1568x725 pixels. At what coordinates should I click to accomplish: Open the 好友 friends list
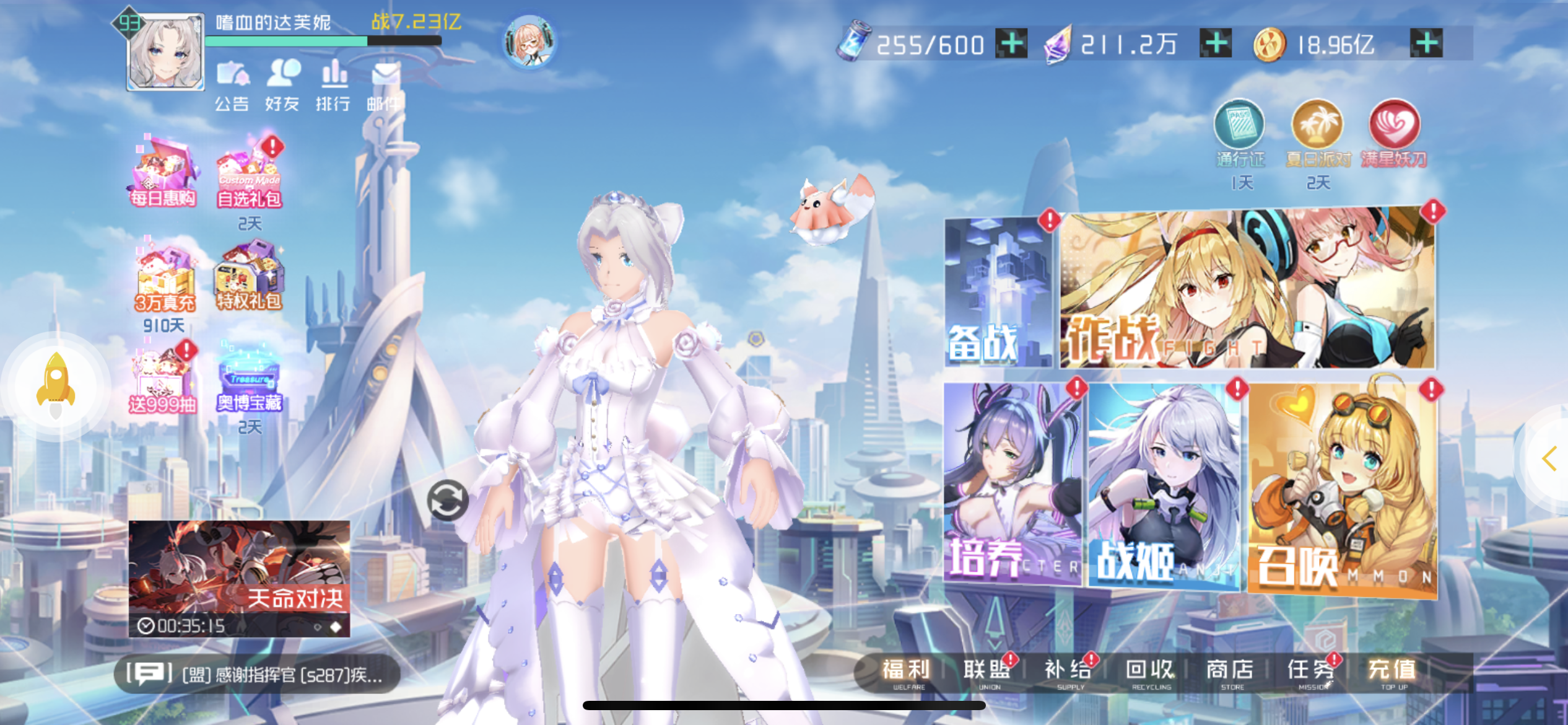tap(282, 86)
